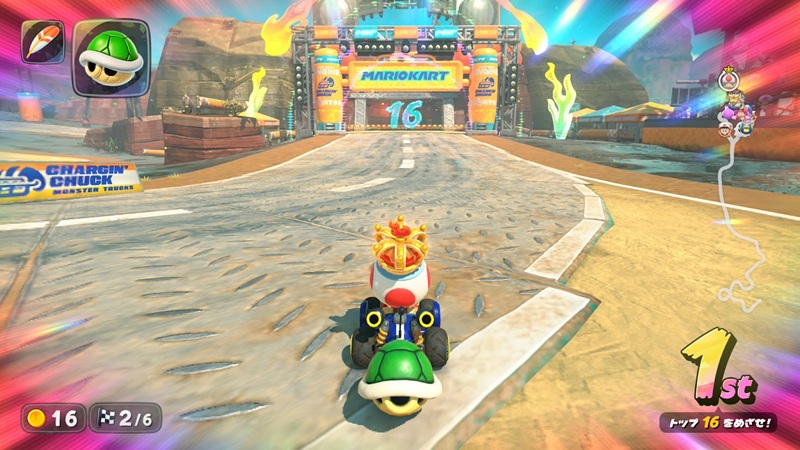Screen dimensions: 800x450
Task: Select the green shell item slot
Action: [110, 57]
